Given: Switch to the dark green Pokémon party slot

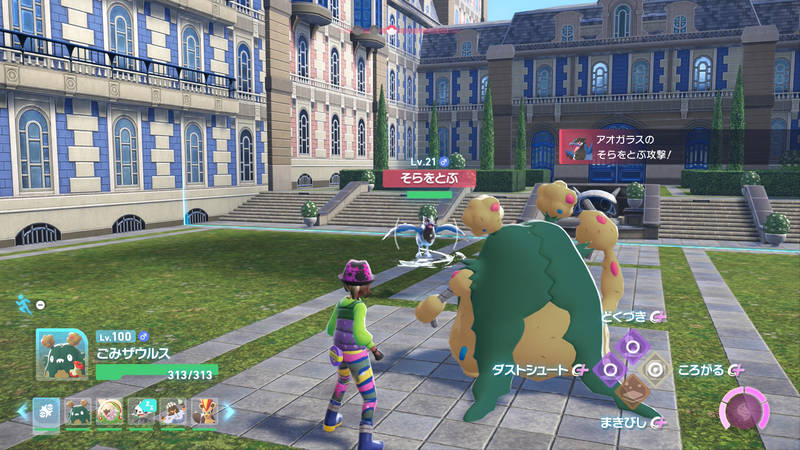Looking at the screenshot, I should click(78, 411).
